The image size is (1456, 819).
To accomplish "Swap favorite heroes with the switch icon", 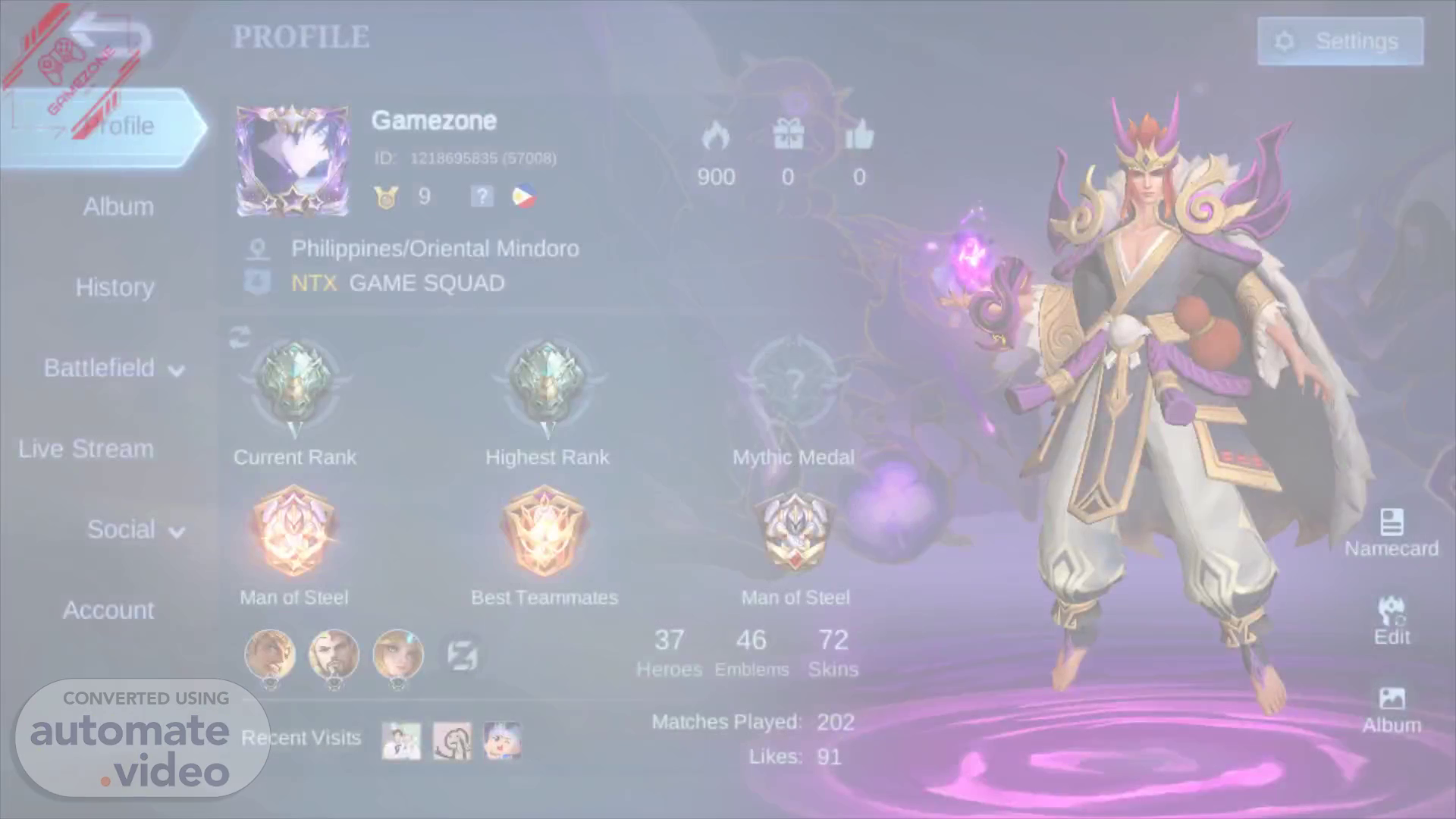I will click(x=462, y=655).
